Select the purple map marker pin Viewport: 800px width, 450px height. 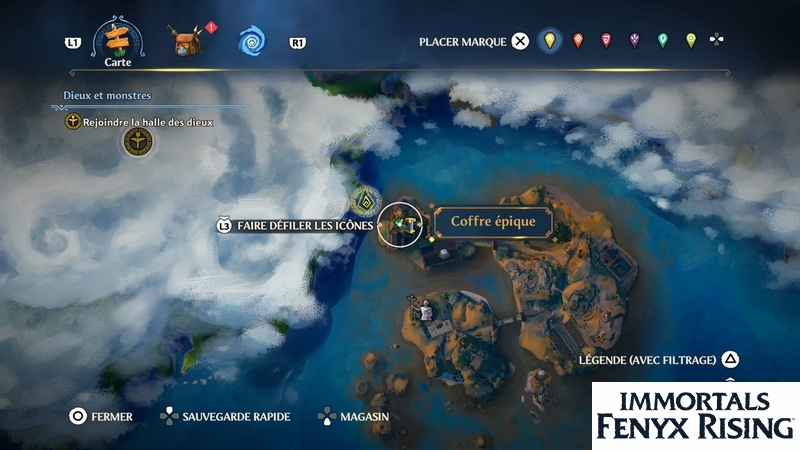click(x=634, y=41)
